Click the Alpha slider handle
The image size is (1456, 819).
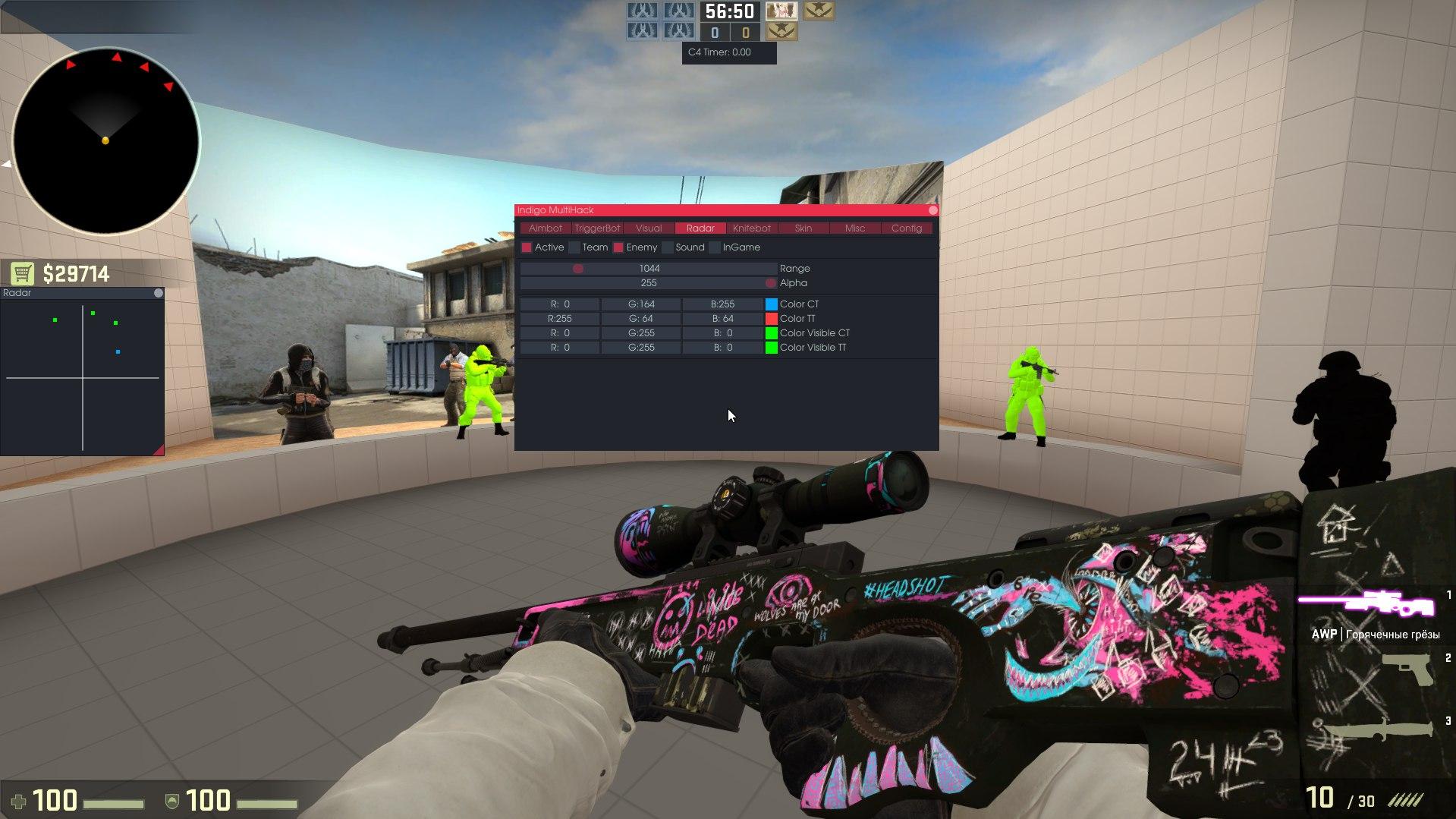[x=770, y=283]
